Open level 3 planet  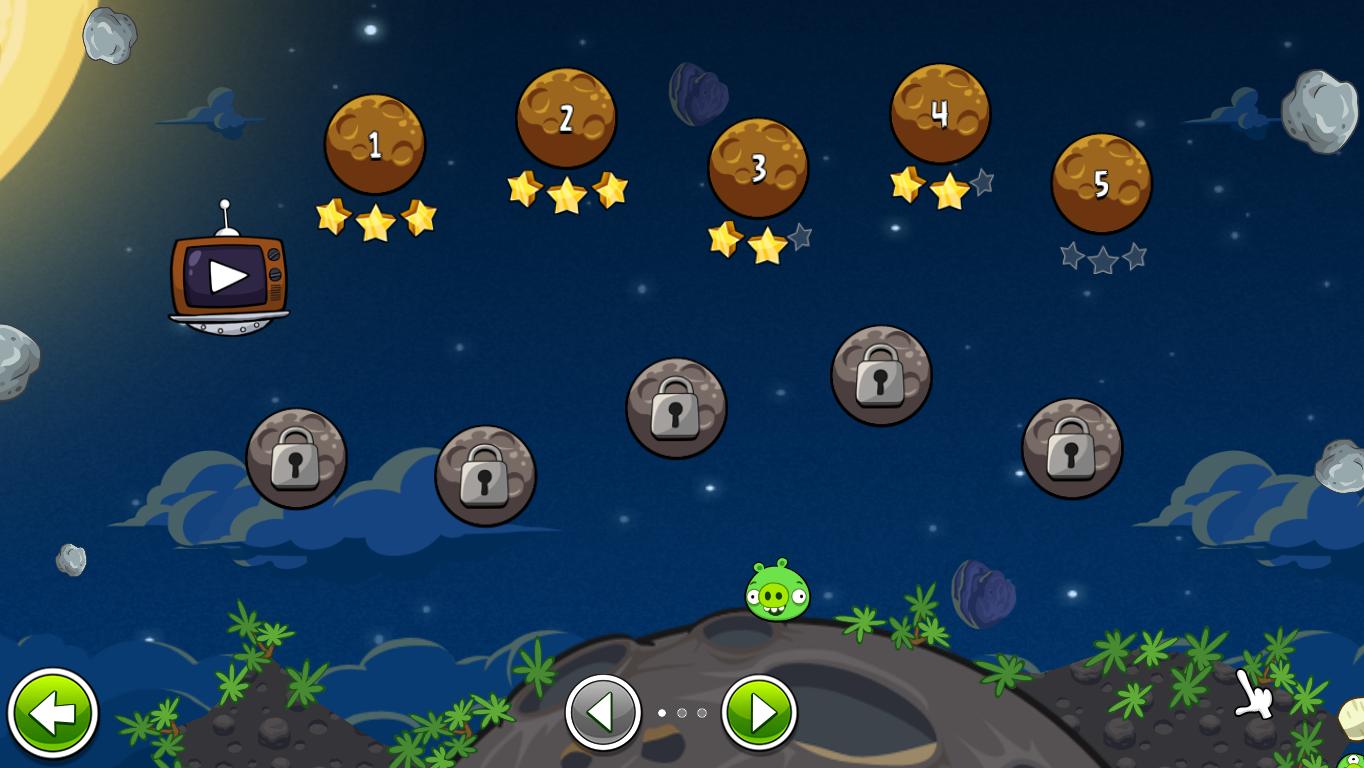coord(758,168)
